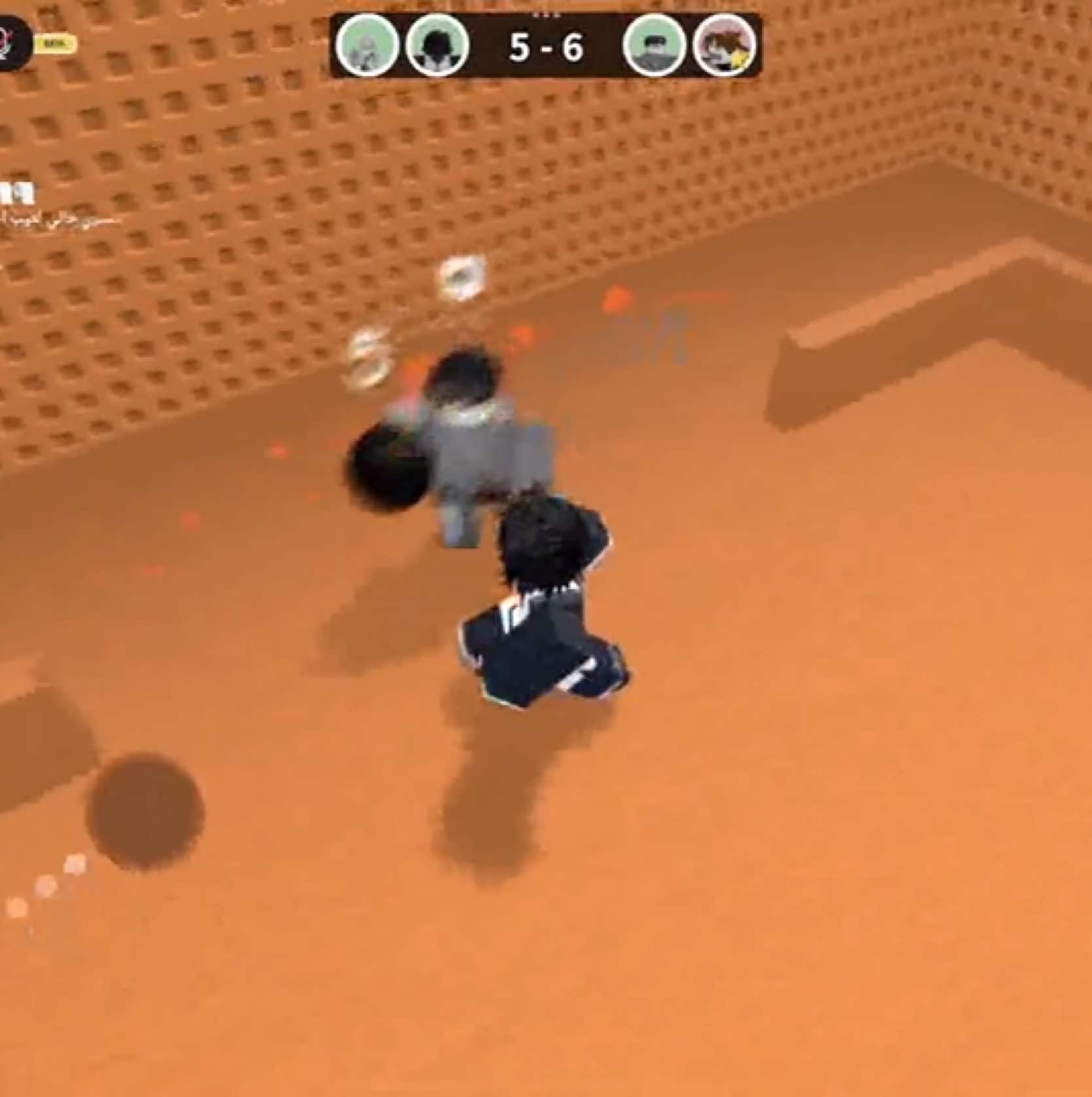Viewport: 1092px width, 1097px height.
Task: Expand the scoreboard for match details
Action: [545, 46]
